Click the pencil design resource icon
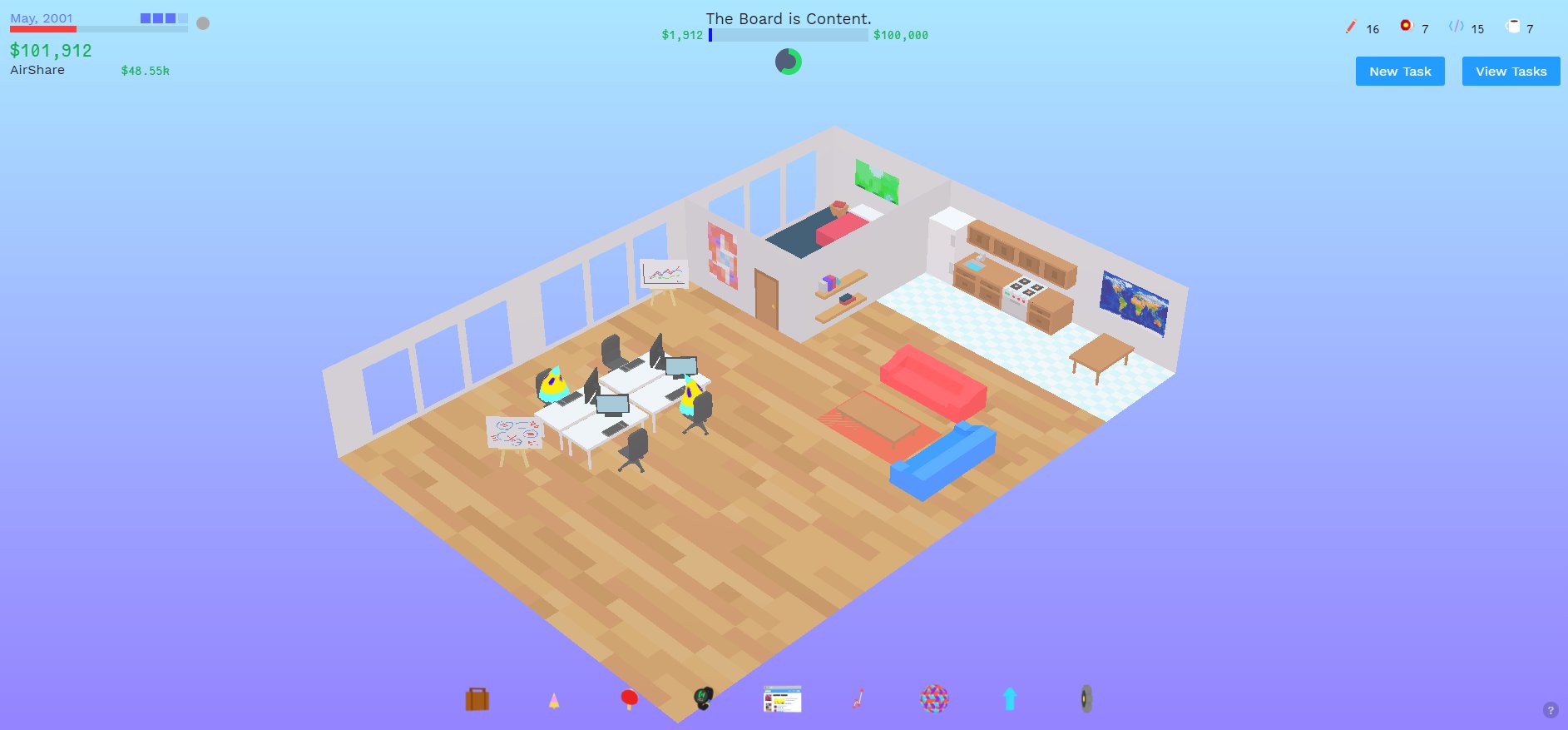 (x=1349, y=27)
